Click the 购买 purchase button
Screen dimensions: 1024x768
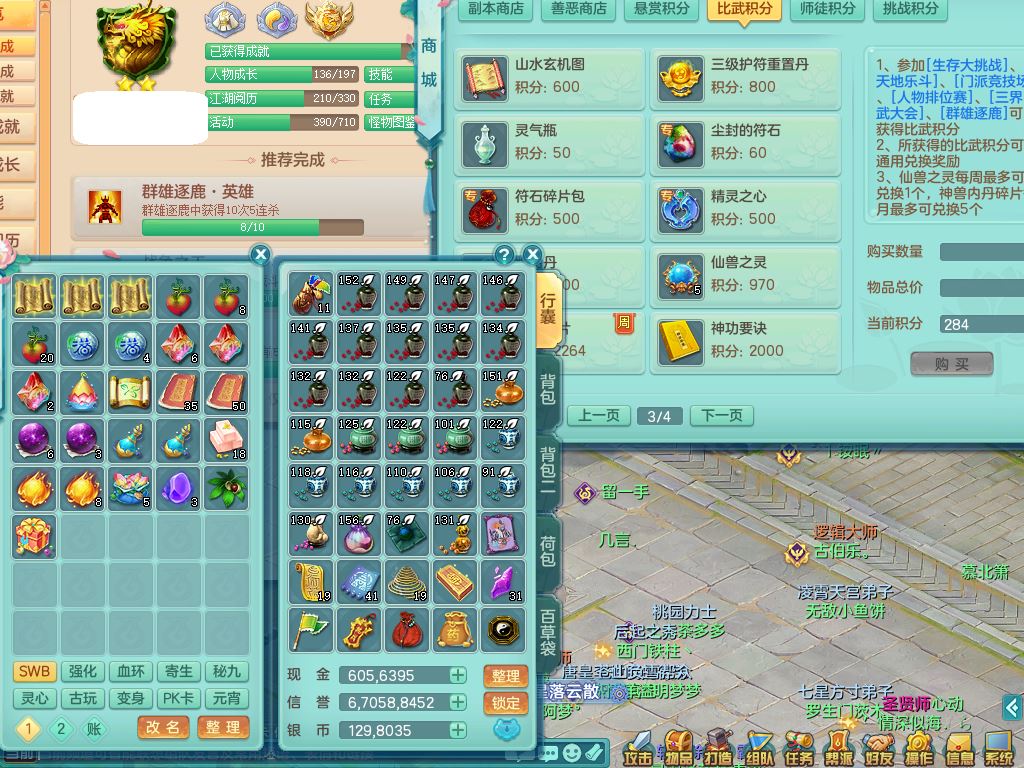coord(952,364)
